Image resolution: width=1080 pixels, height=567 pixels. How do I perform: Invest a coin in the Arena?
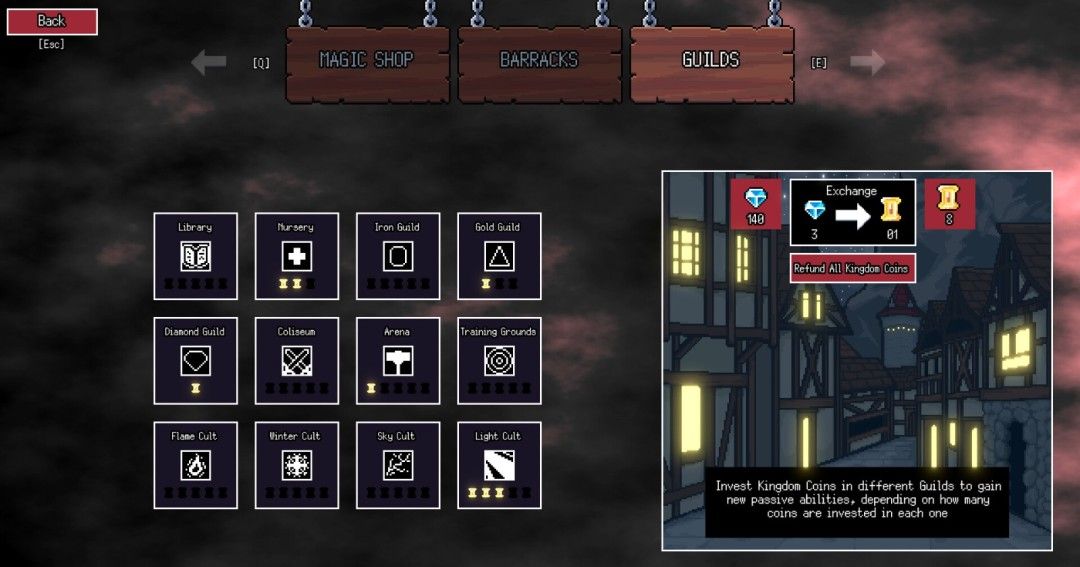tap(399, 361)
